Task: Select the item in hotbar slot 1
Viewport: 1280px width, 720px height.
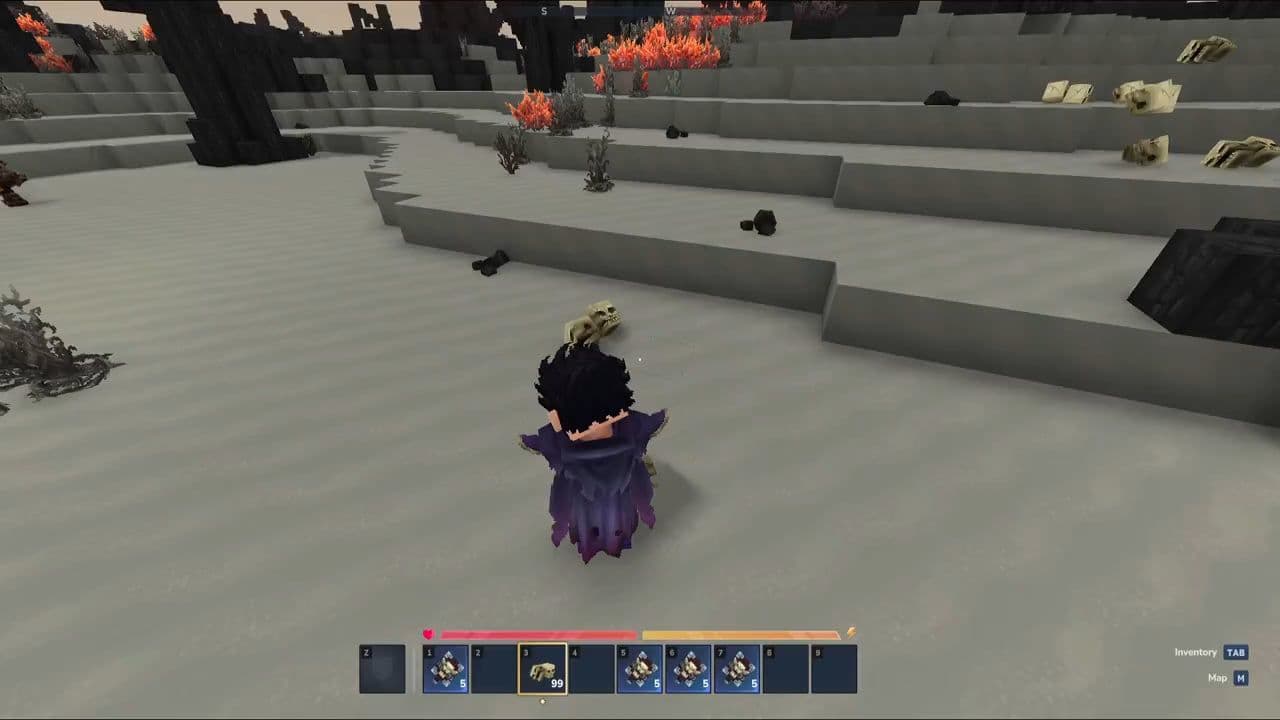Action: tap(446, 669)
